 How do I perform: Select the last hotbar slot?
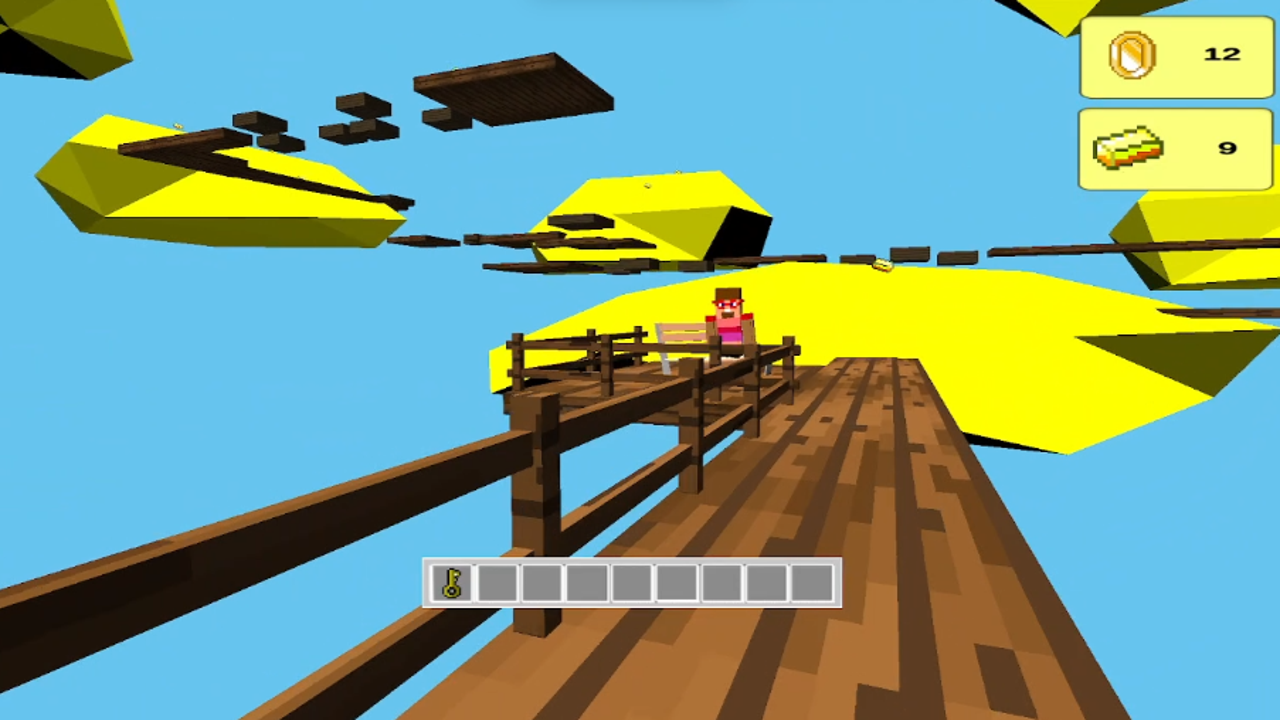[x=812, y=584]
